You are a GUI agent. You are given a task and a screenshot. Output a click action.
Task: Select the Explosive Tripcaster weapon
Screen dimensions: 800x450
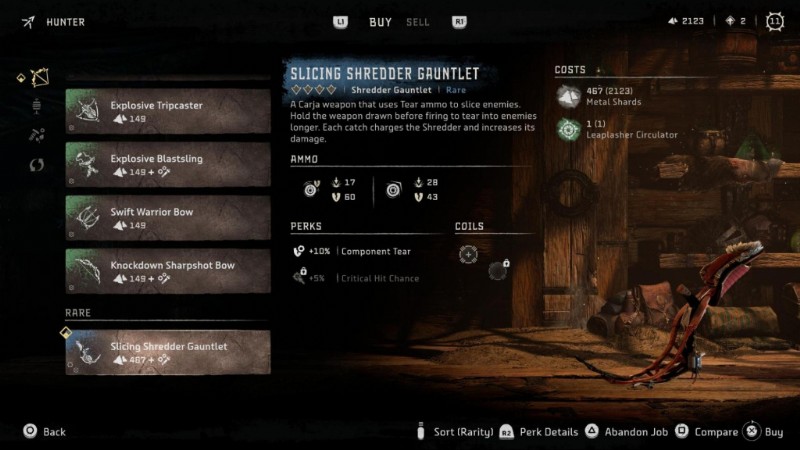(x=168, y=111)
